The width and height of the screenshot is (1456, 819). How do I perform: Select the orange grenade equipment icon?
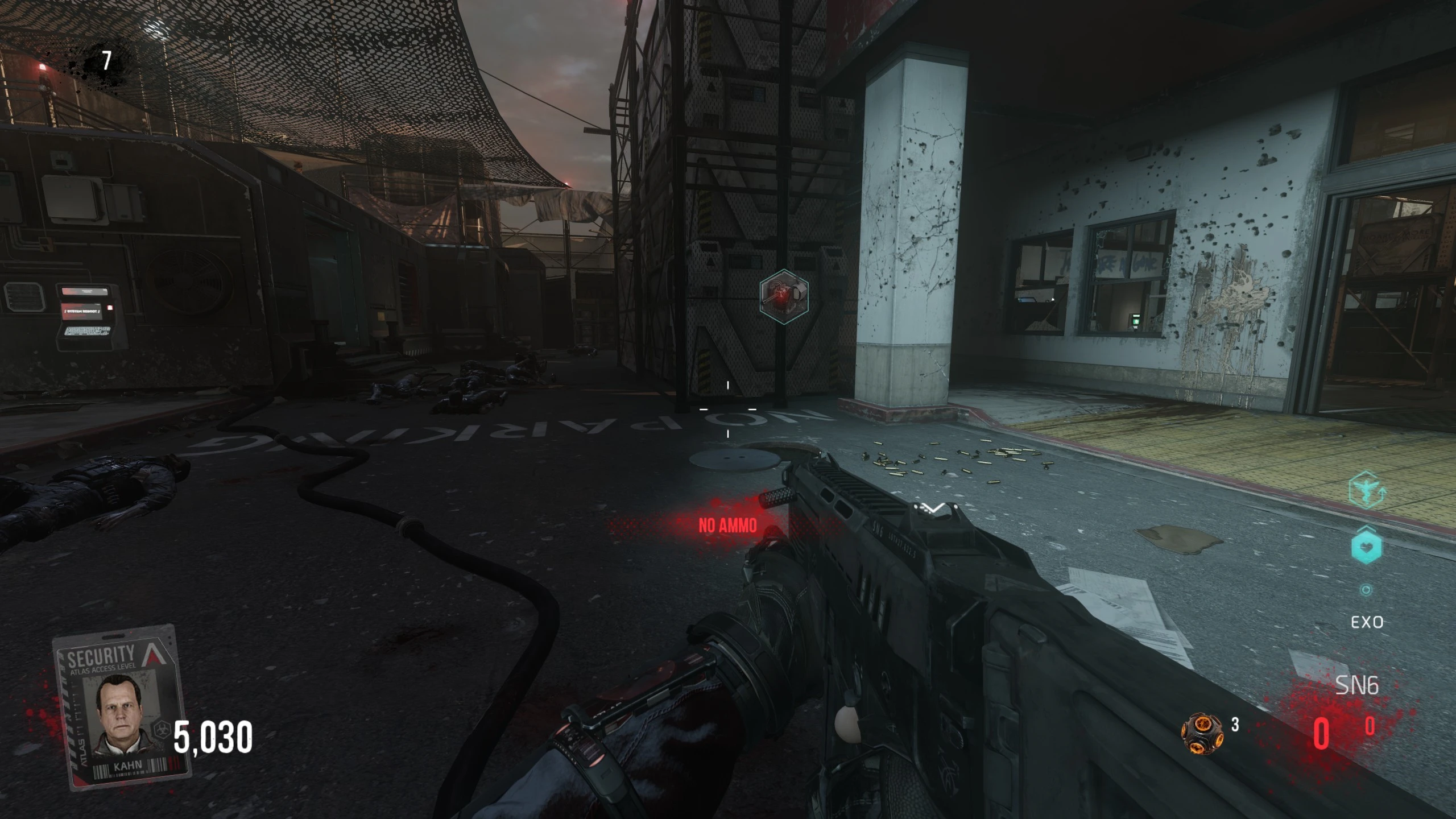[1202, 733]
